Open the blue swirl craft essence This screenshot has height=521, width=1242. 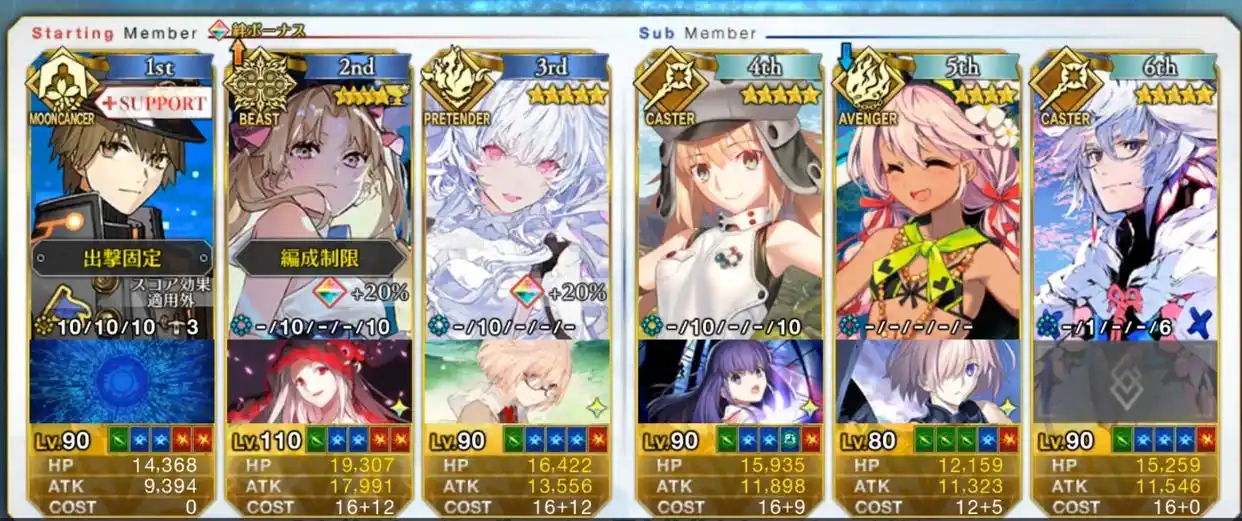click(x=121, y=382)
